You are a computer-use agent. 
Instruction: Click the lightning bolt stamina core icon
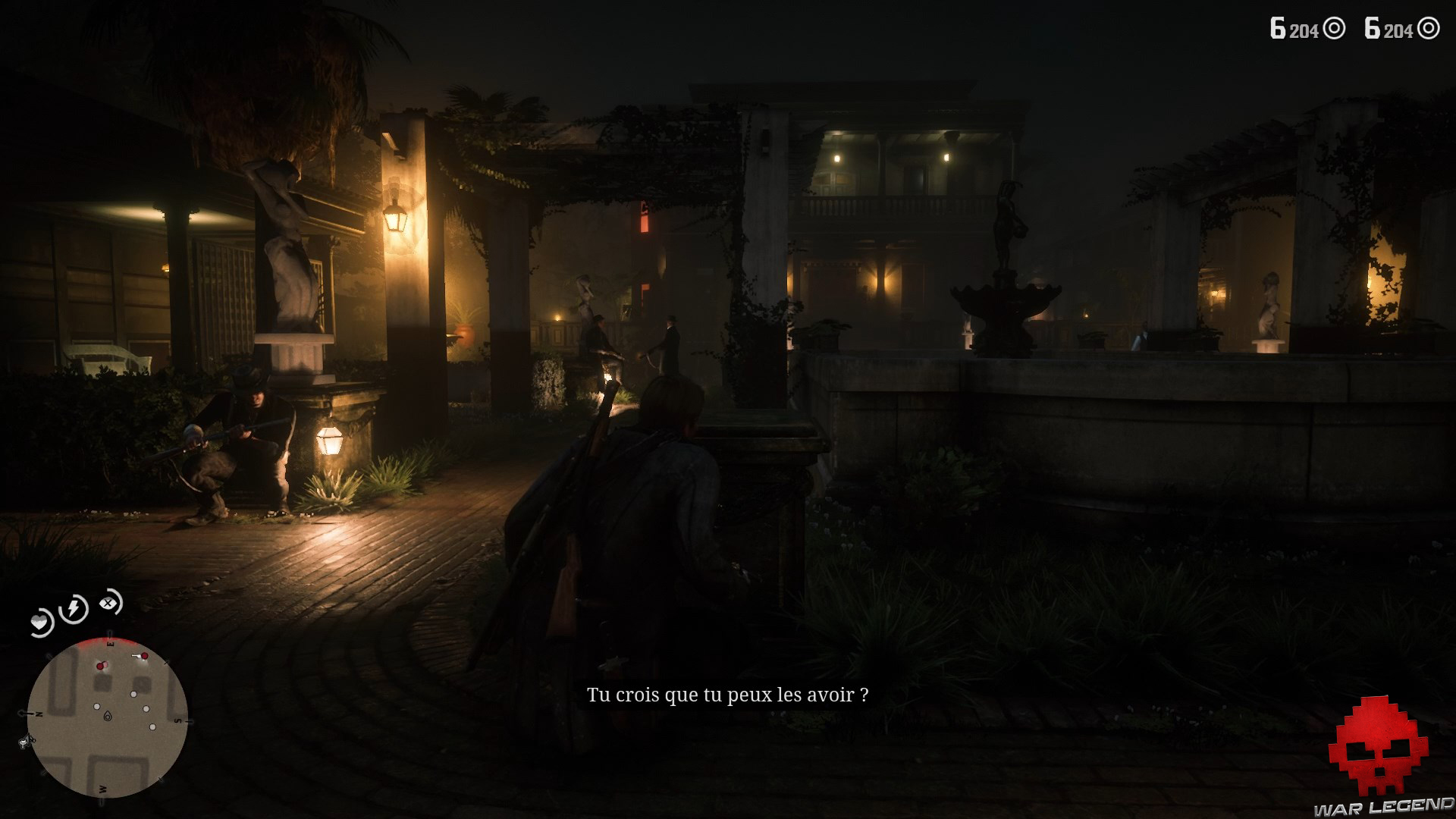coord(74,608)
